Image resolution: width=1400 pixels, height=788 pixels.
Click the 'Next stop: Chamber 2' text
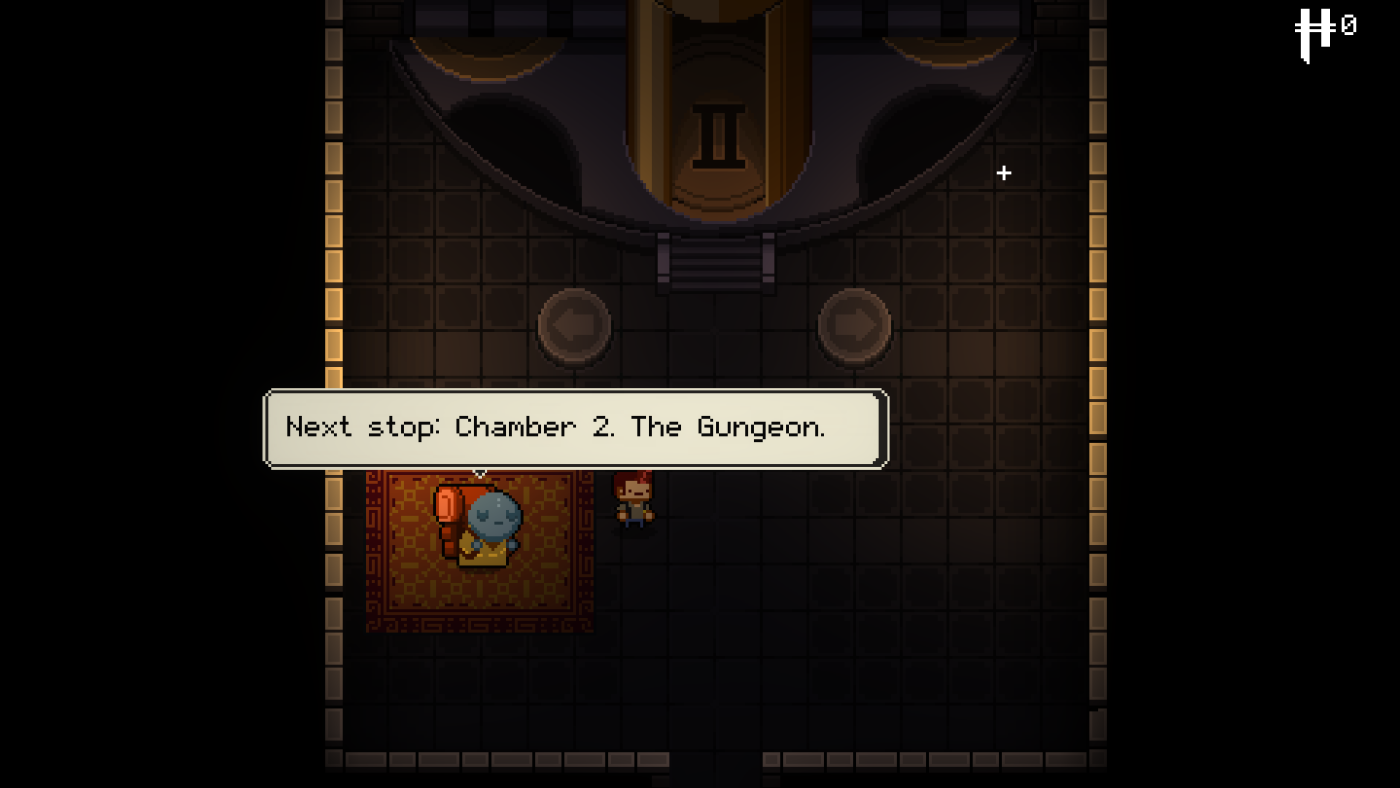point(556,428)
